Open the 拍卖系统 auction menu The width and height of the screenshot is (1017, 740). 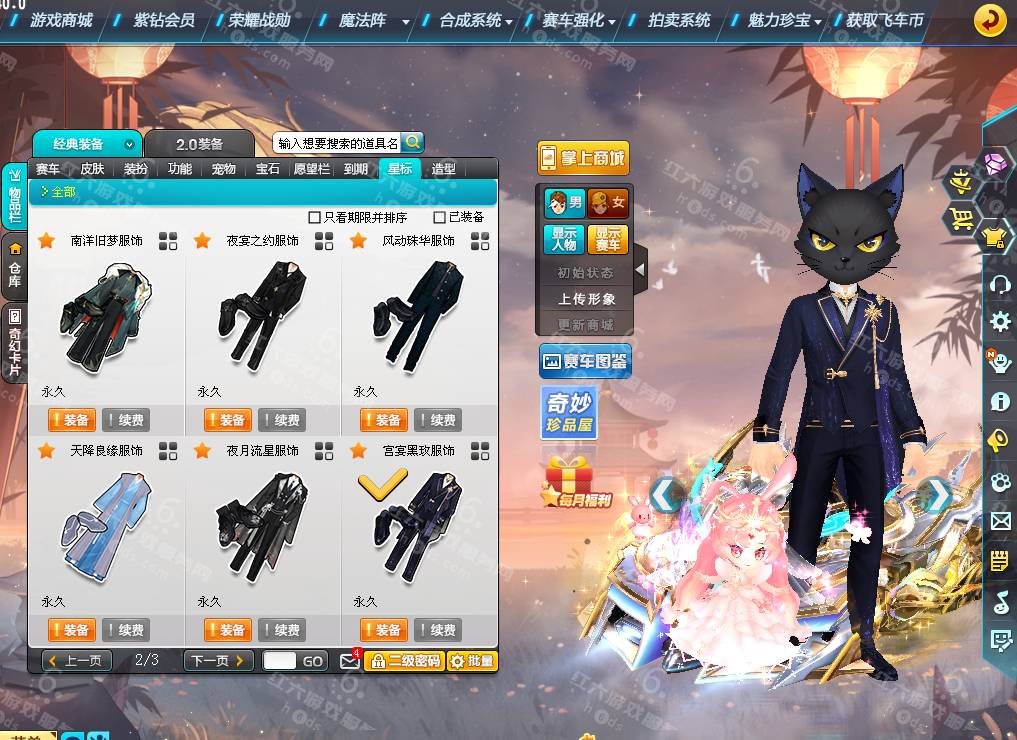pyautogui.click(x=678, y=20)
